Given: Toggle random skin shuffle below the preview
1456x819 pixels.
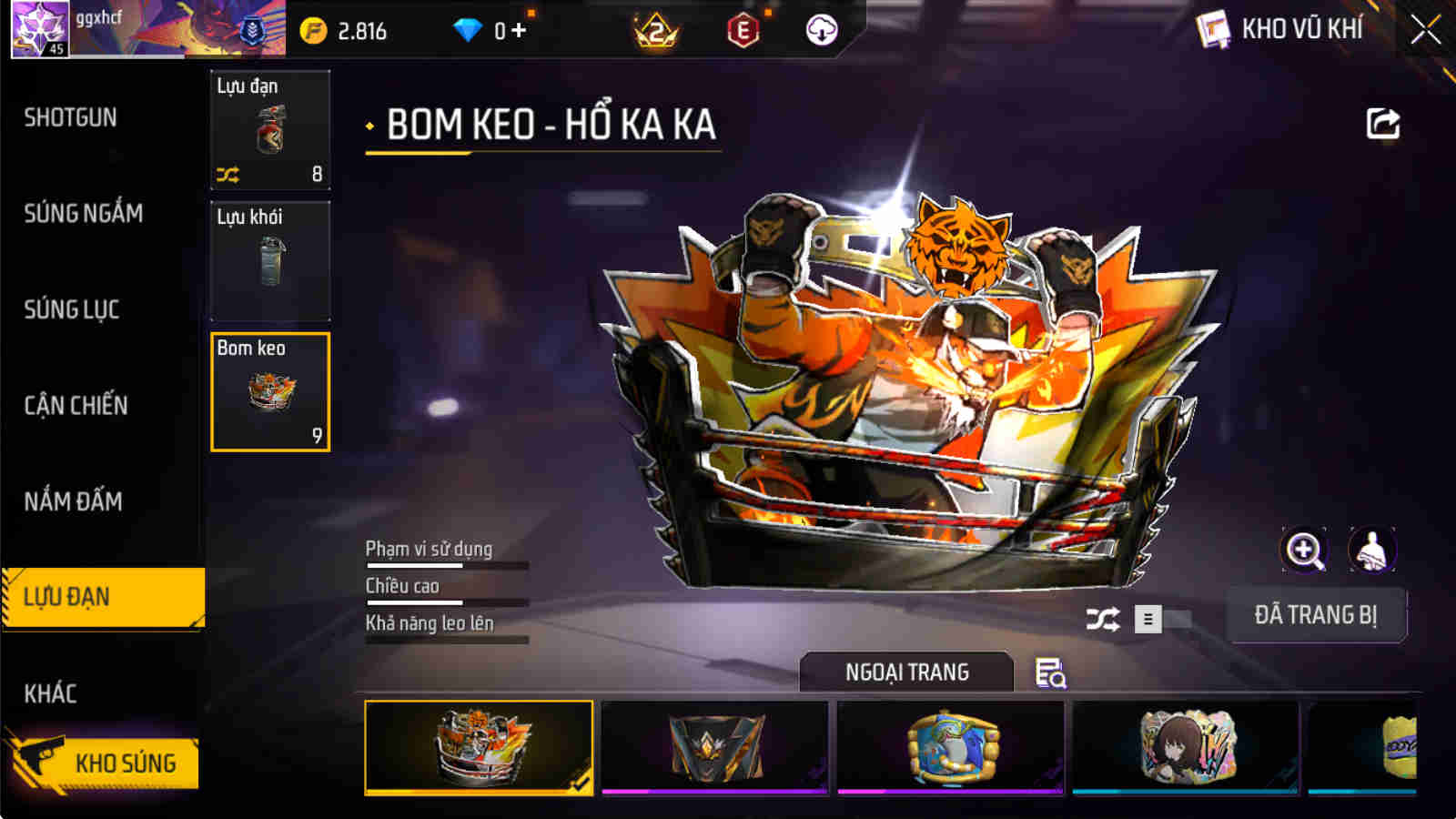Looking at the screenshot, I should (1104, 617).
